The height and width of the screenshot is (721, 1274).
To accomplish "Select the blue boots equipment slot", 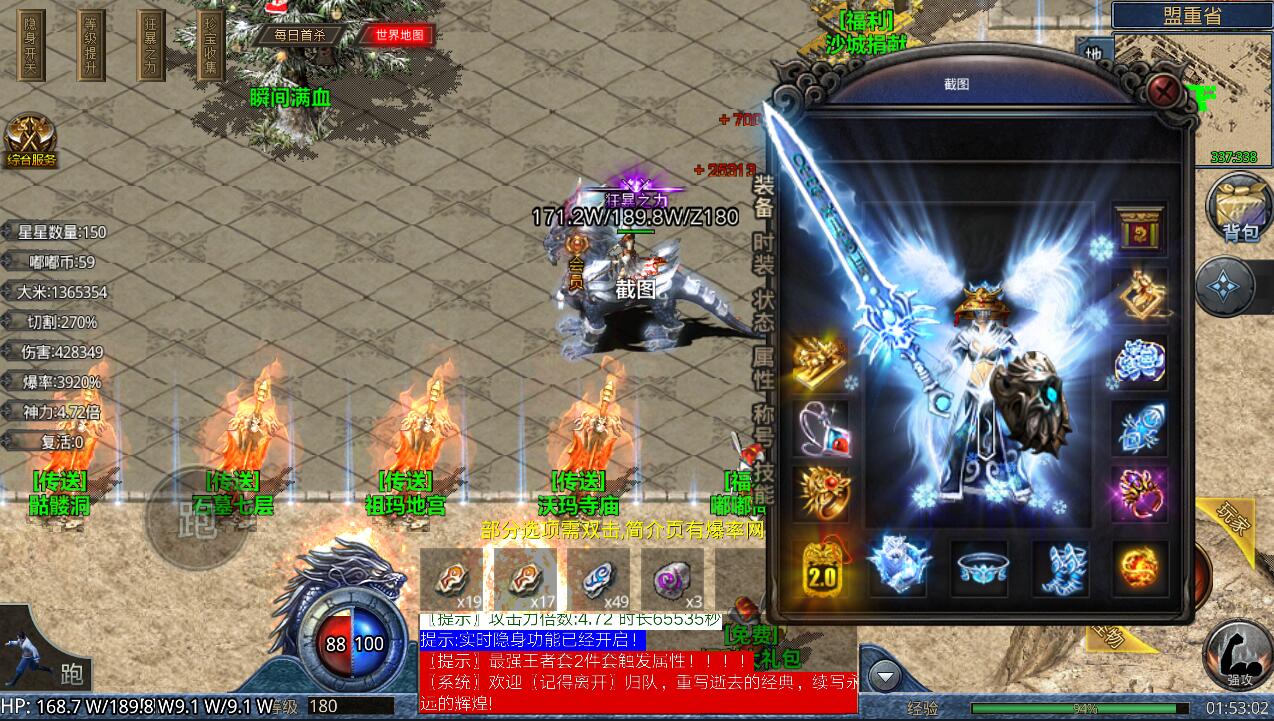I will pos(1060,568).
